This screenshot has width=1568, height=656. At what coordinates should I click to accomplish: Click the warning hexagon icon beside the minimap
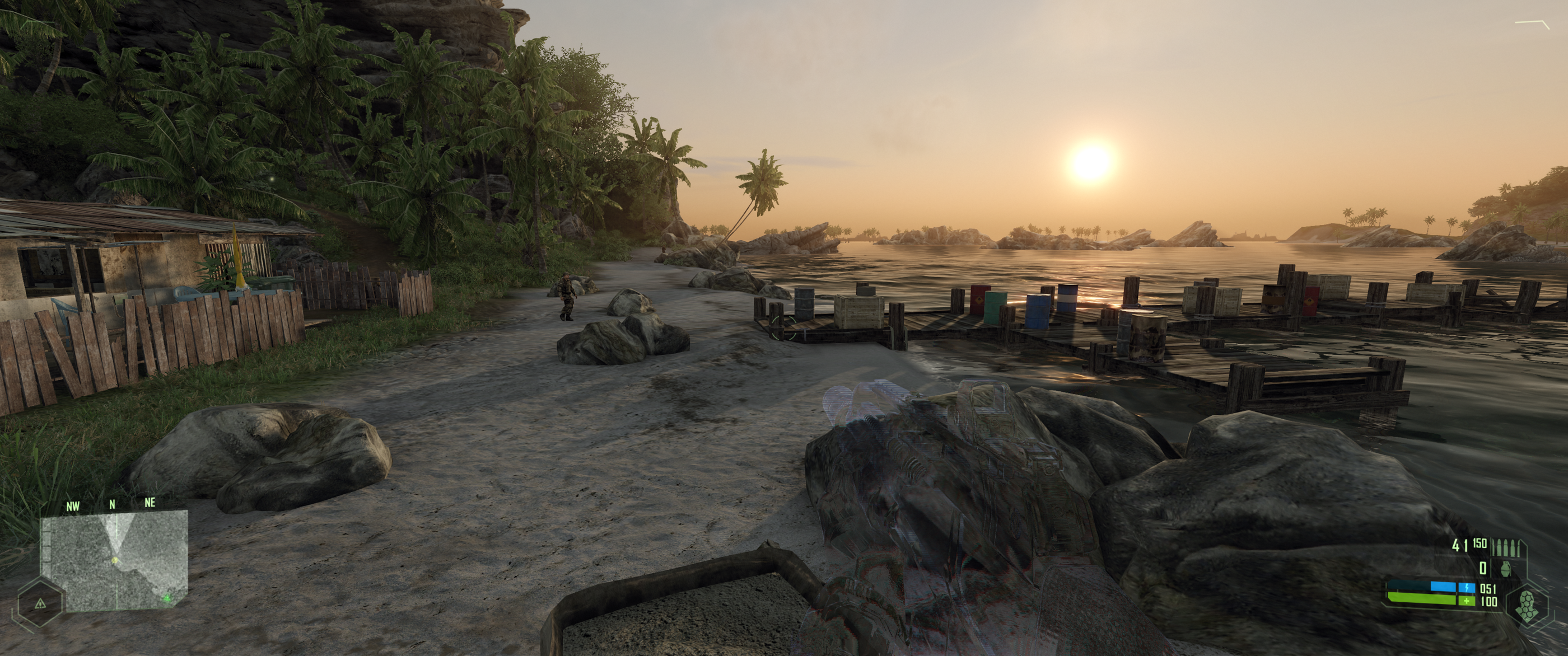[41, 605]
